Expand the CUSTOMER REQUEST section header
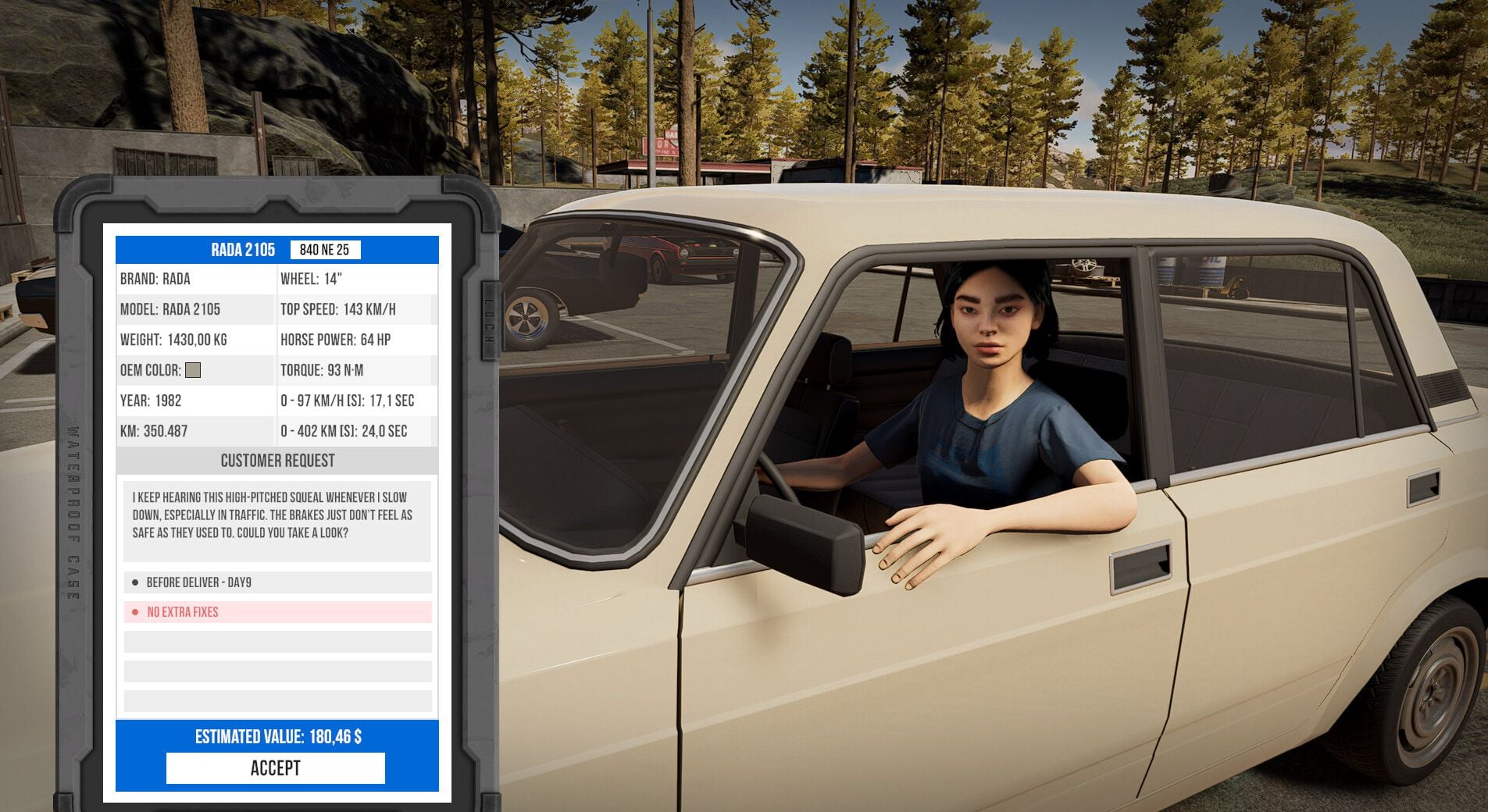 tap(277, 461)
